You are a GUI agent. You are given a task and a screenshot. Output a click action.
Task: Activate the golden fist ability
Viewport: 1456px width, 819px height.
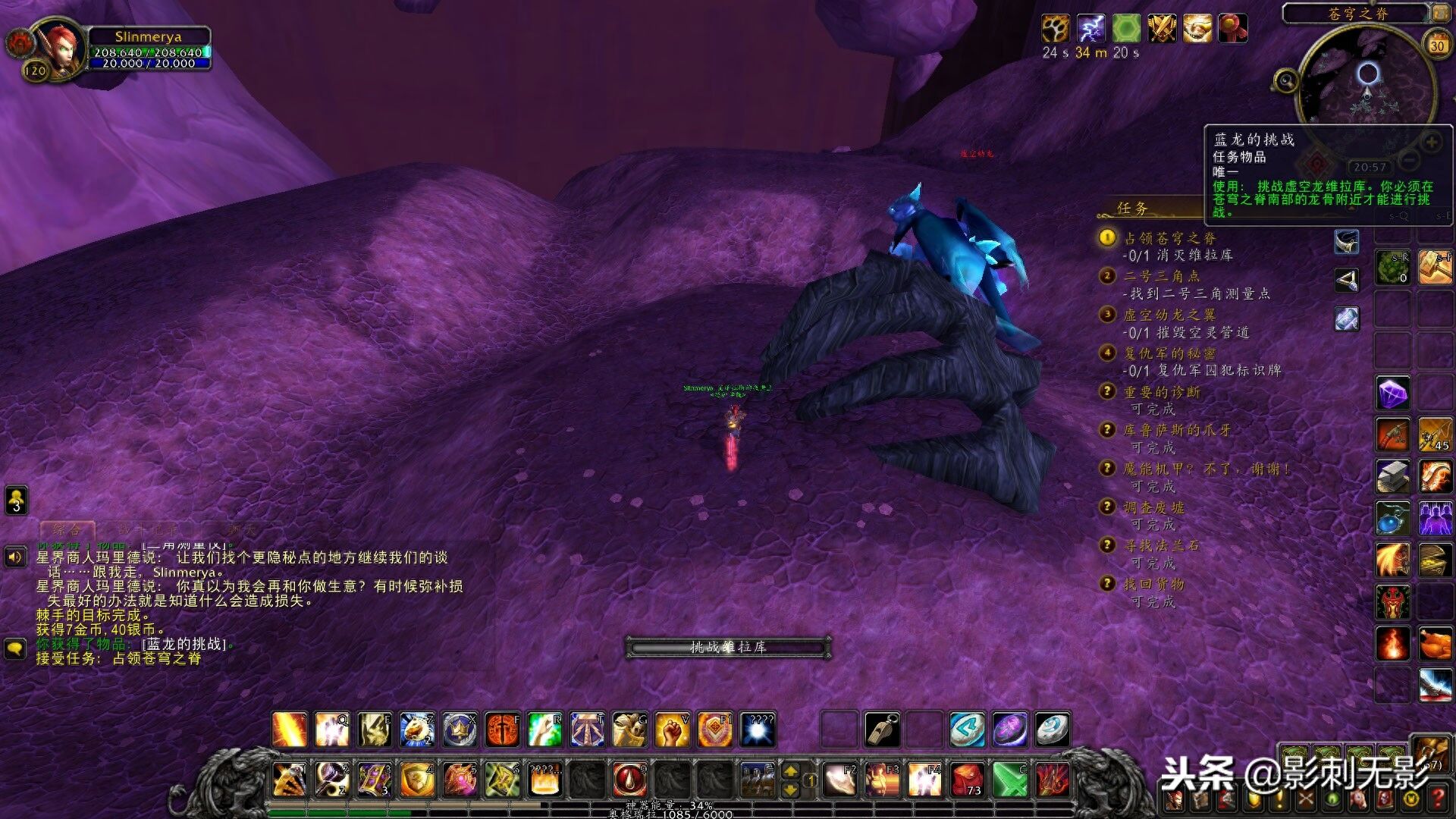pyautogui.click(x=672, y=730)
